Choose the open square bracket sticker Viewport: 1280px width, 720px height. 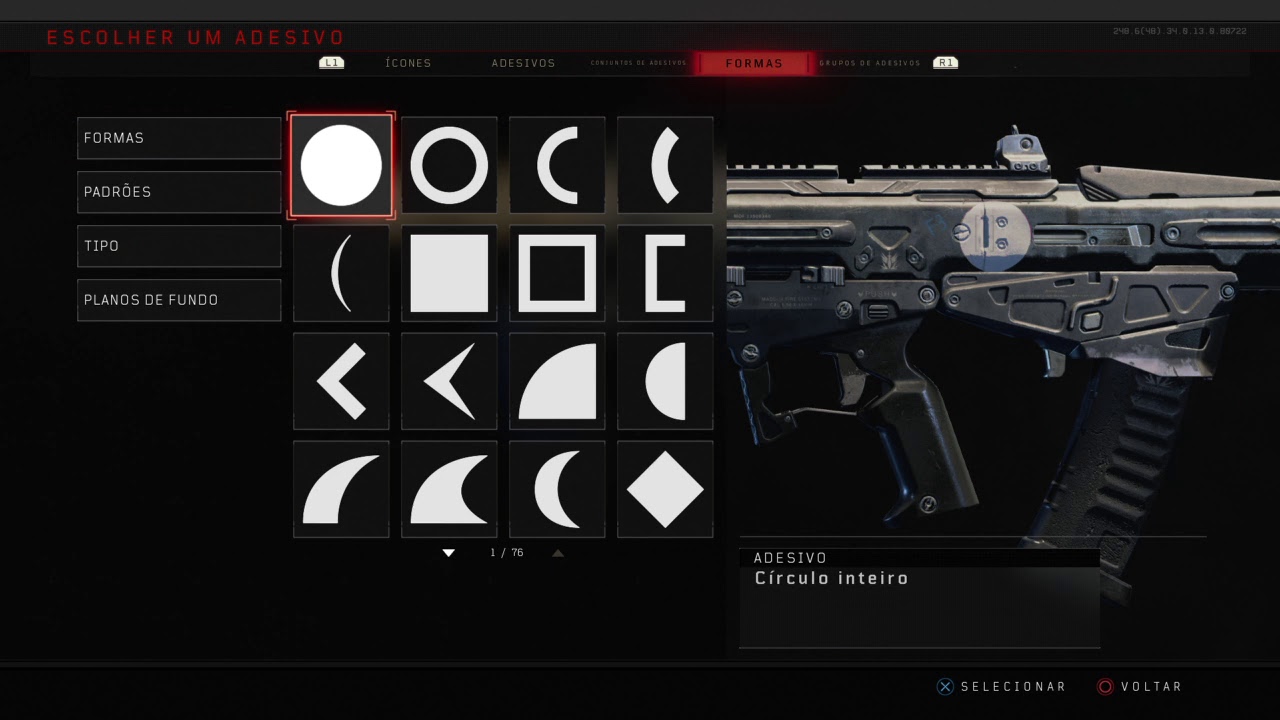(x=665, y=273)
